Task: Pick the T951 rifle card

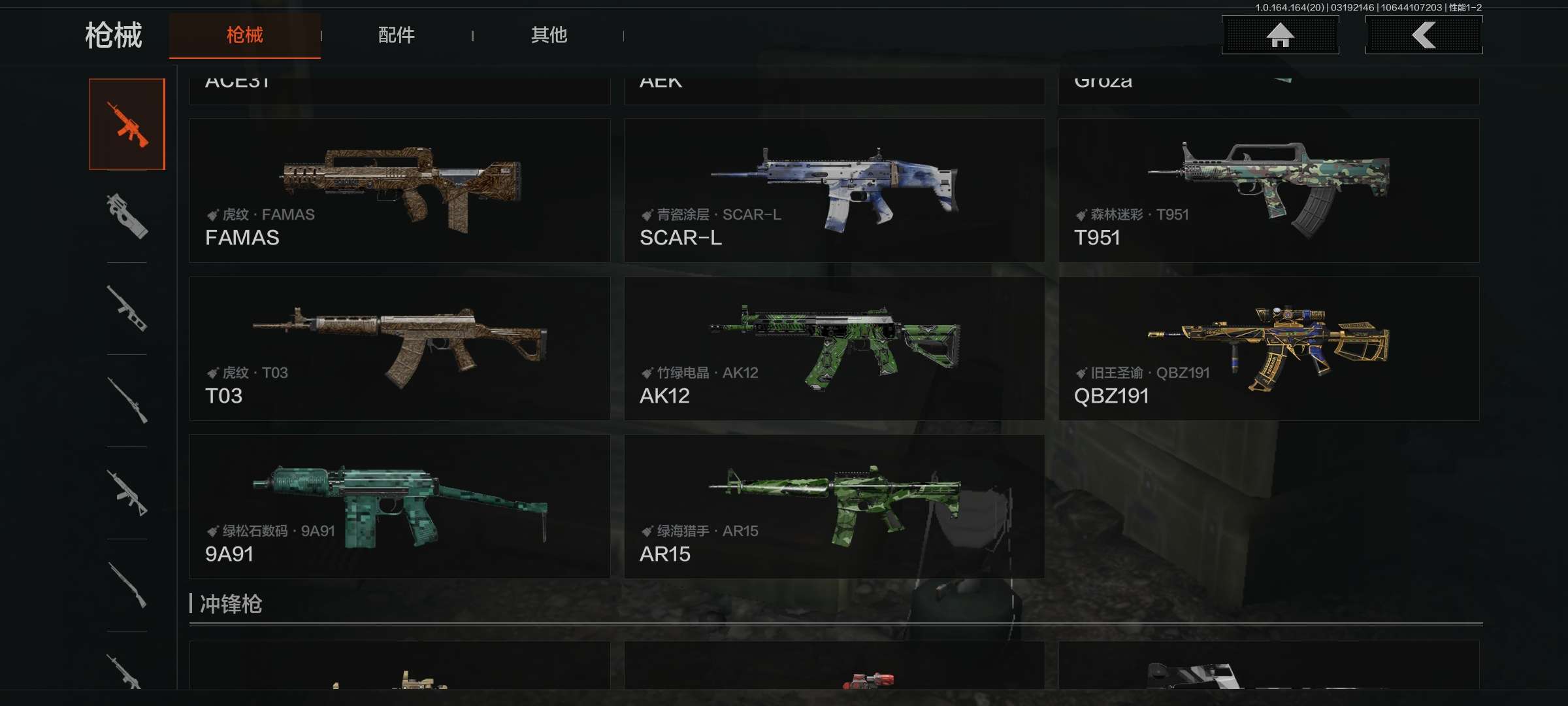Action: point(1268,190)
